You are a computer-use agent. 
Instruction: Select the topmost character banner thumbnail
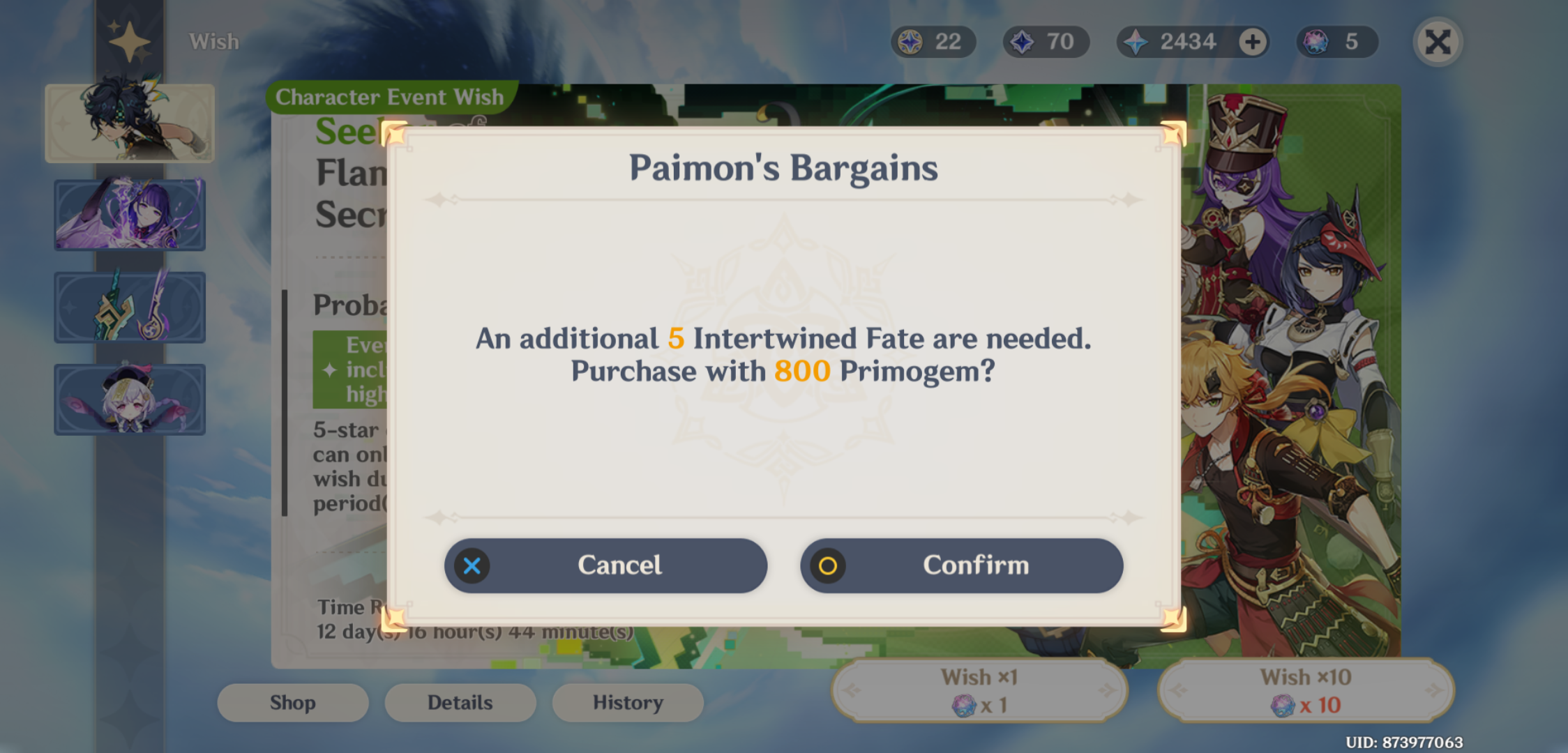[x=130, y=123]
